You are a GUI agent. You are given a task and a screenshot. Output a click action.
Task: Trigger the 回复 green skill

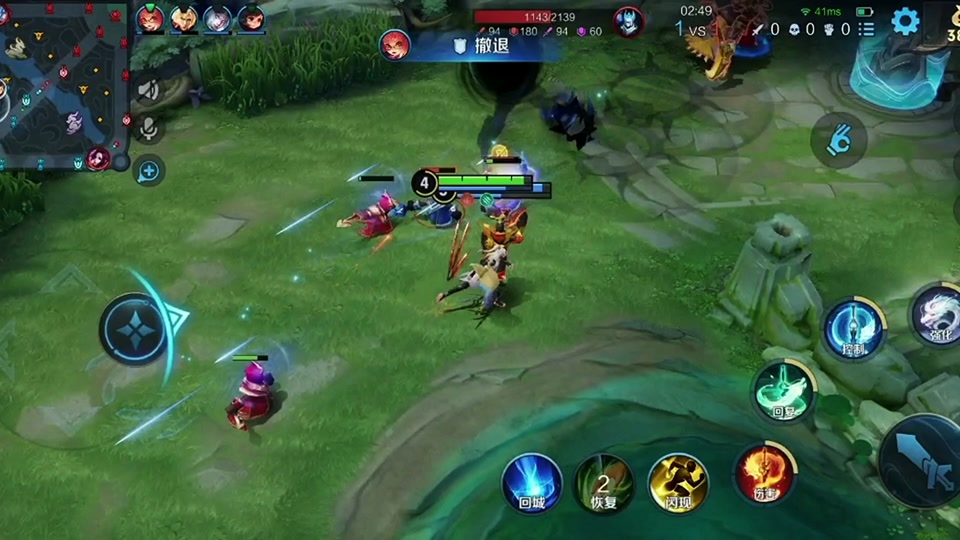(x=784, y=390)
